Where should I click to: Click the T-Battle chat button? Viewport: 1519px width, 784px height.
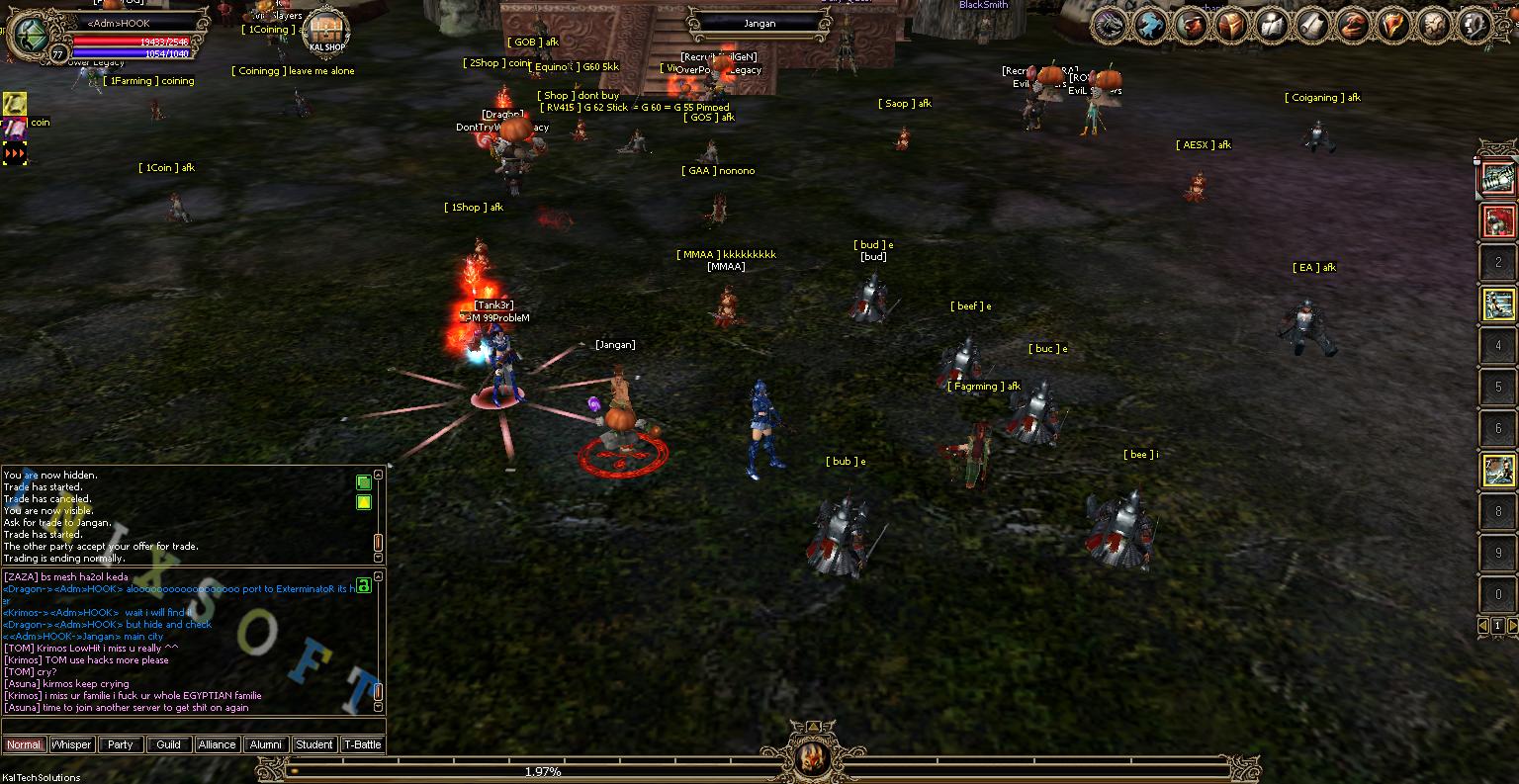pos(362,744)
